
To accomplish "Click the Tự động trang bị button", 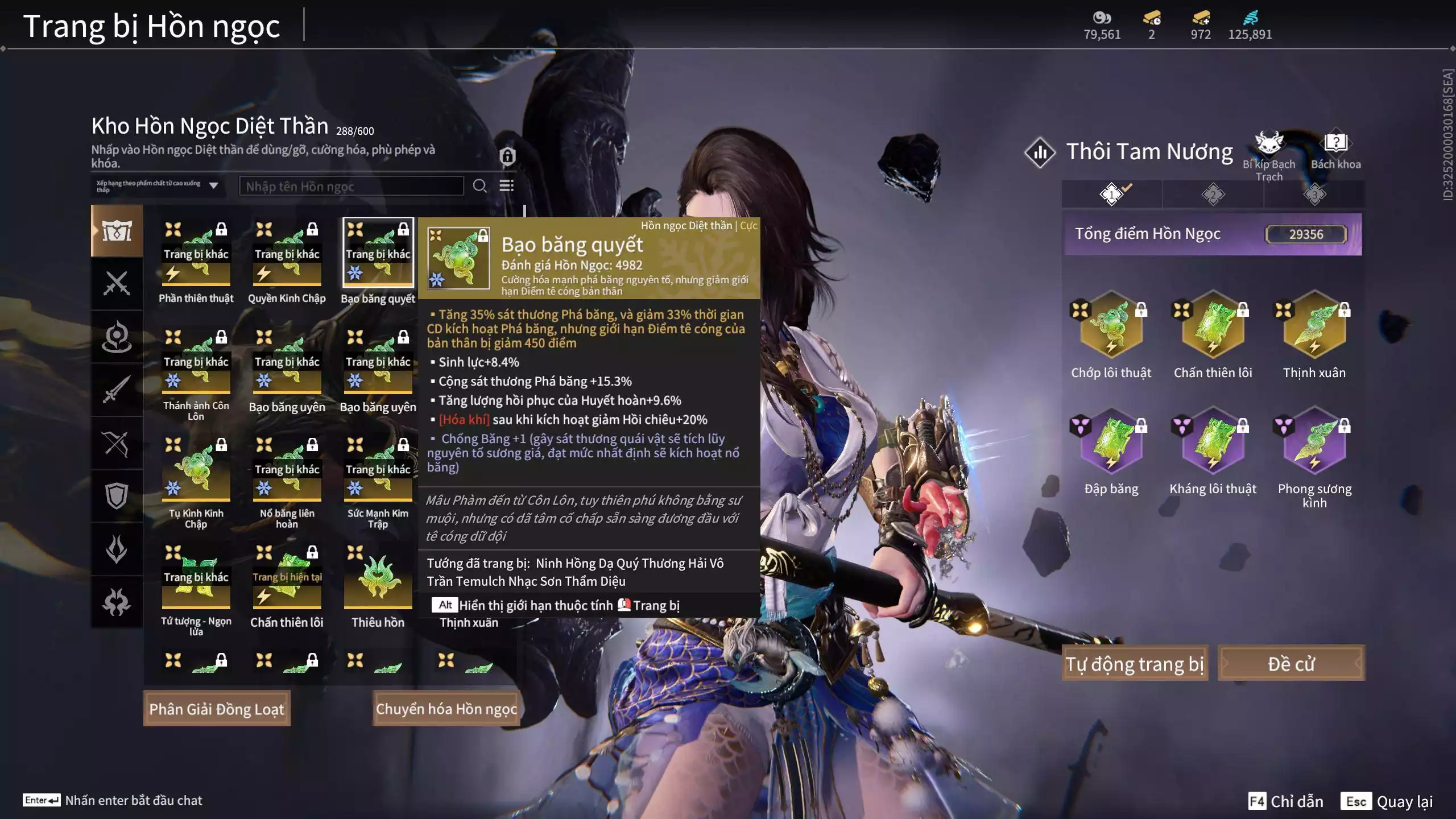I will pyautogui.click(x=1135, y=663).
